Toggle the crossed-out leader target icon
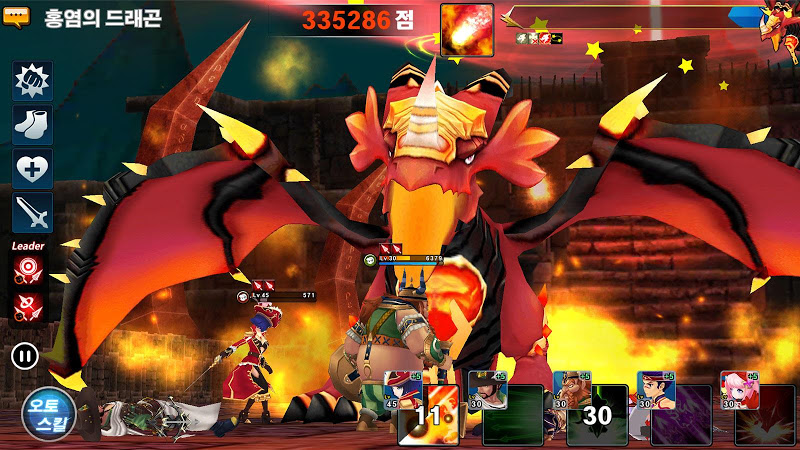This screenshot has width=800, height=450. coord(28,306)
